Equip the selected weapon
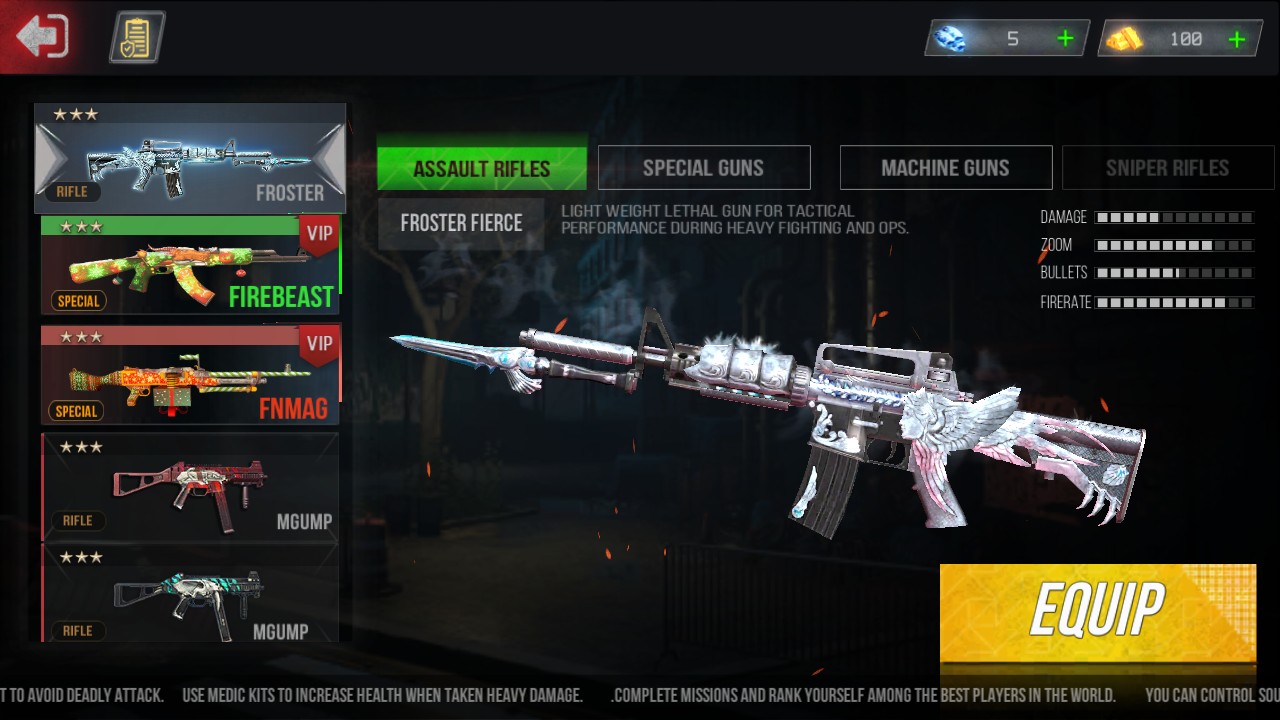Image resolution: width=1280 pixels, height=720 pixels. tap(1097, 608)
